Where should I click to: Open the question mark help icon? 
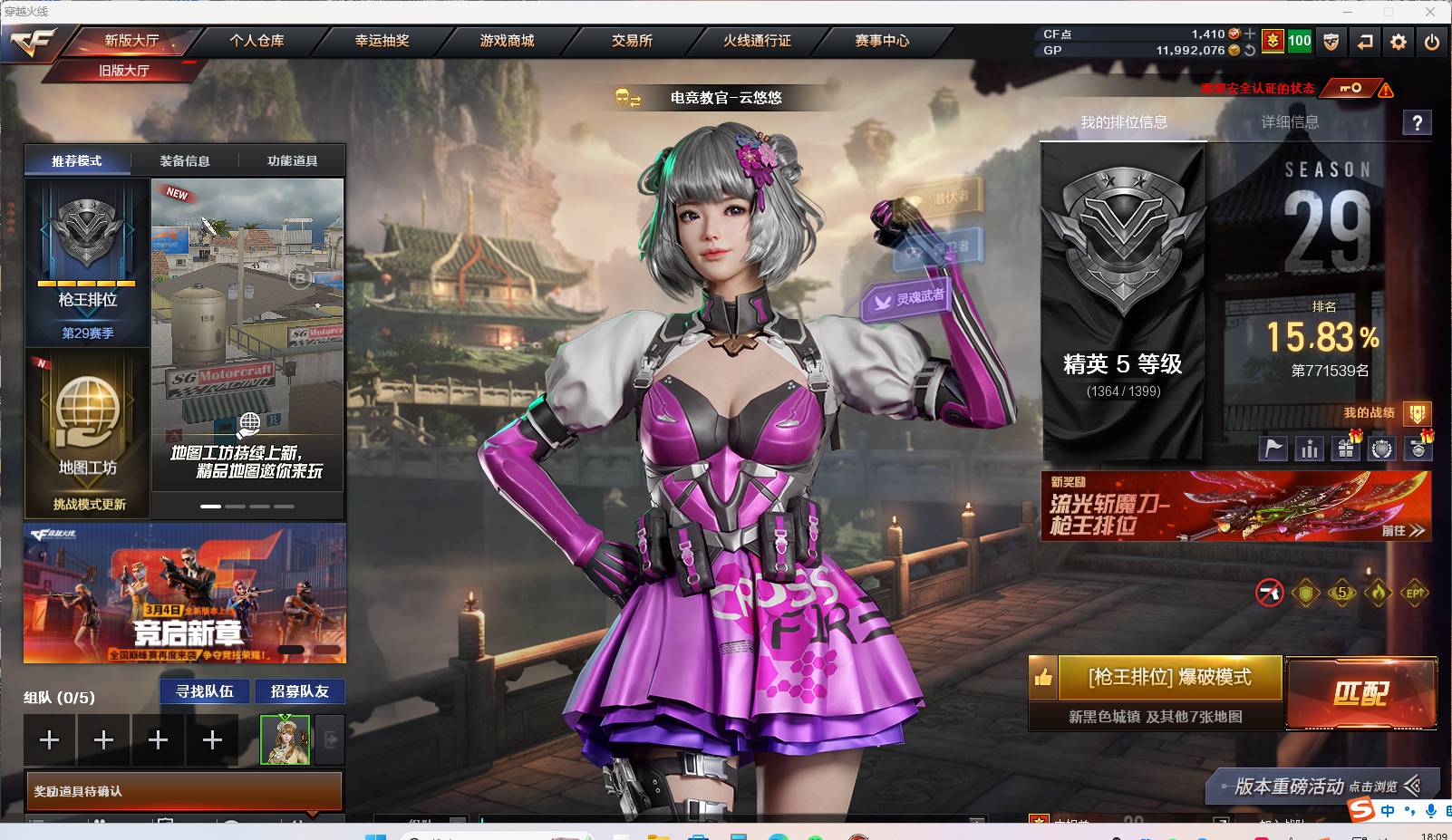(1418, 122)
